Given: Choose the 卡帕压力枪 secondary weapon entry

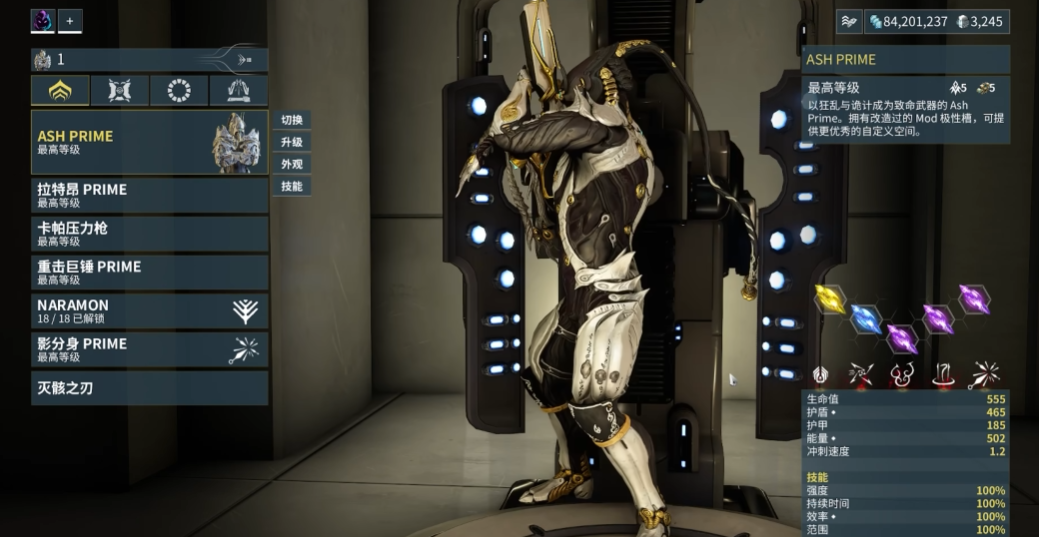Looking at the screenshot, I should coord(149,233).
